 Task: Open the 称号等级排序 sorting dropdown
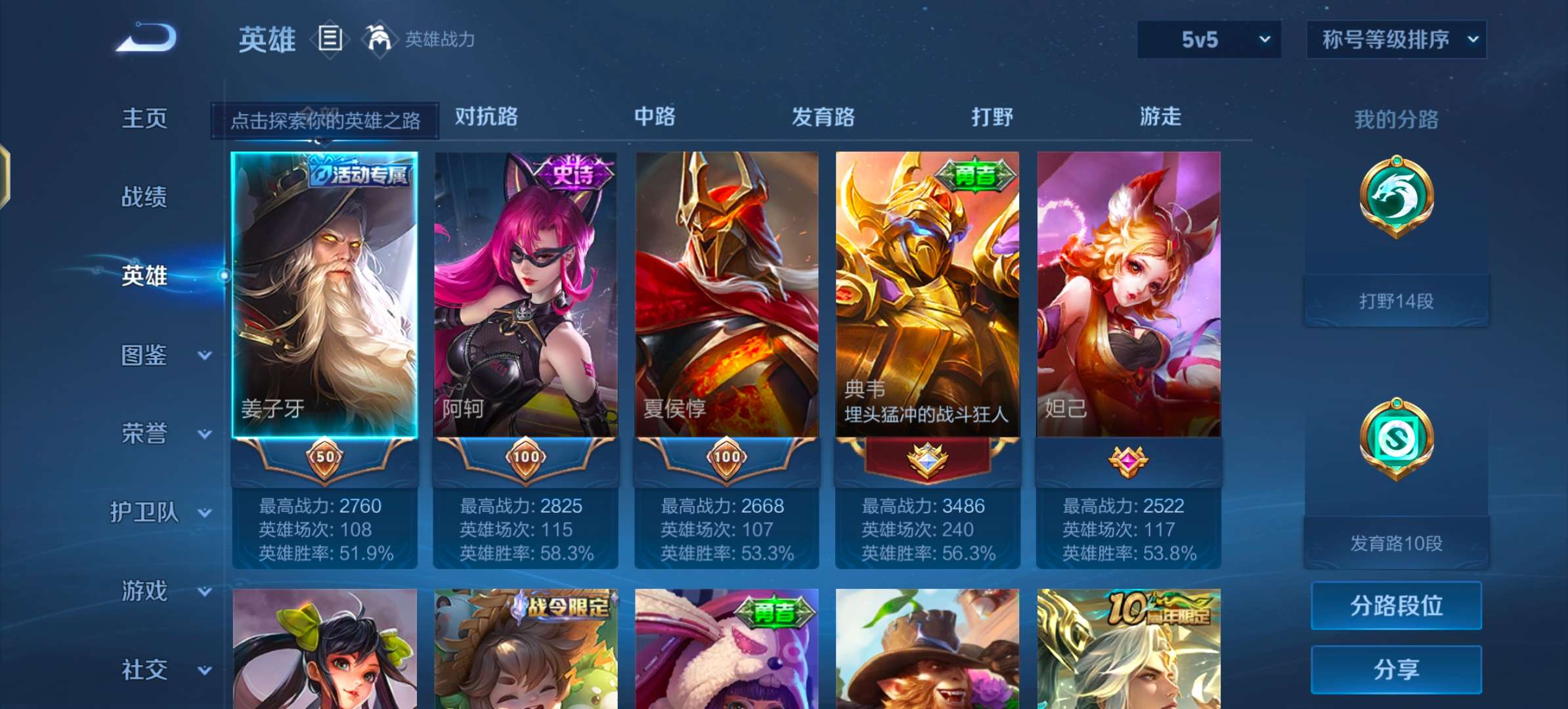click(x=1397, y=39)
